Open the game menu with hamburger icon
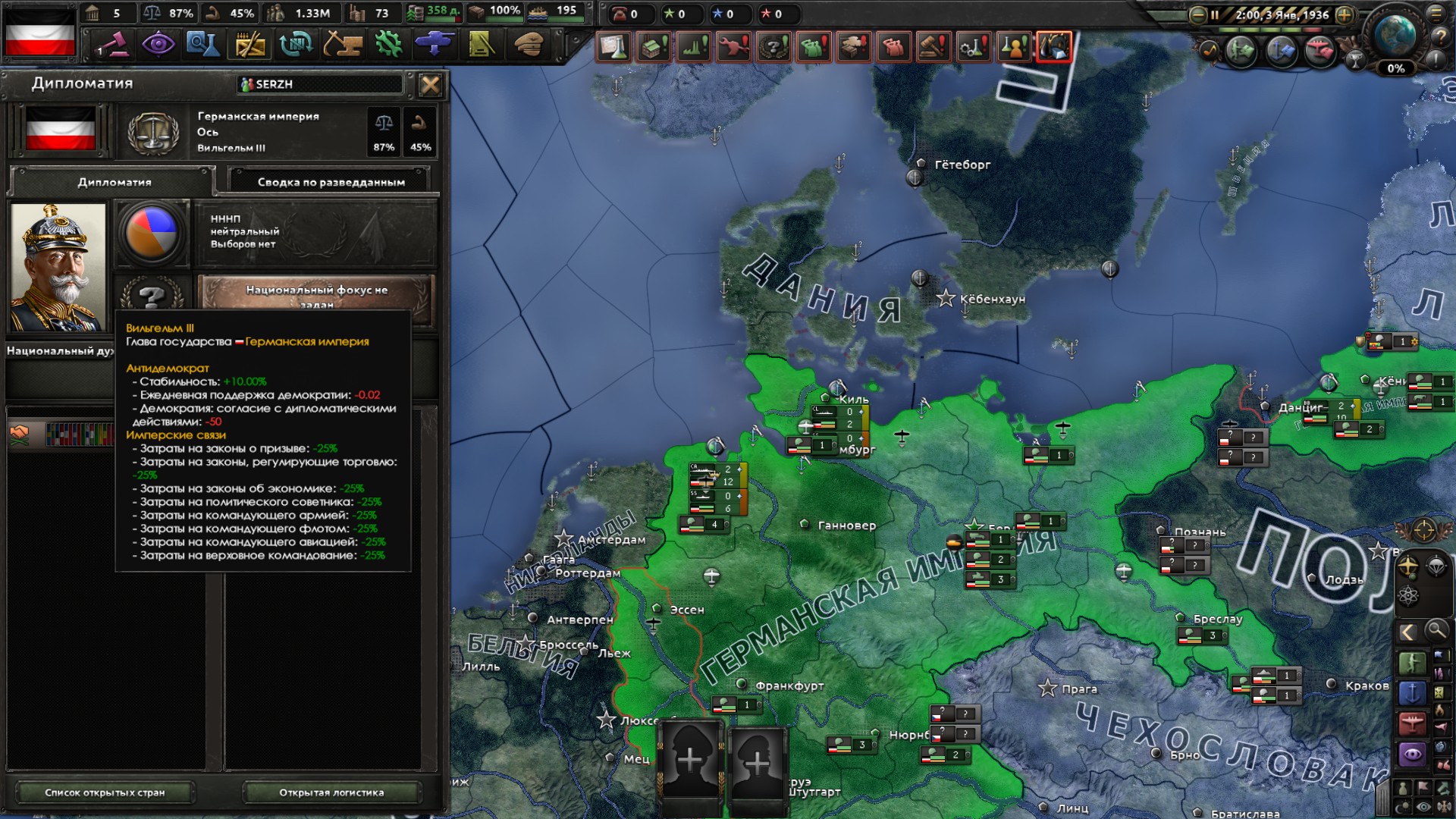1456x819 pixels. tap(1437, 14)
